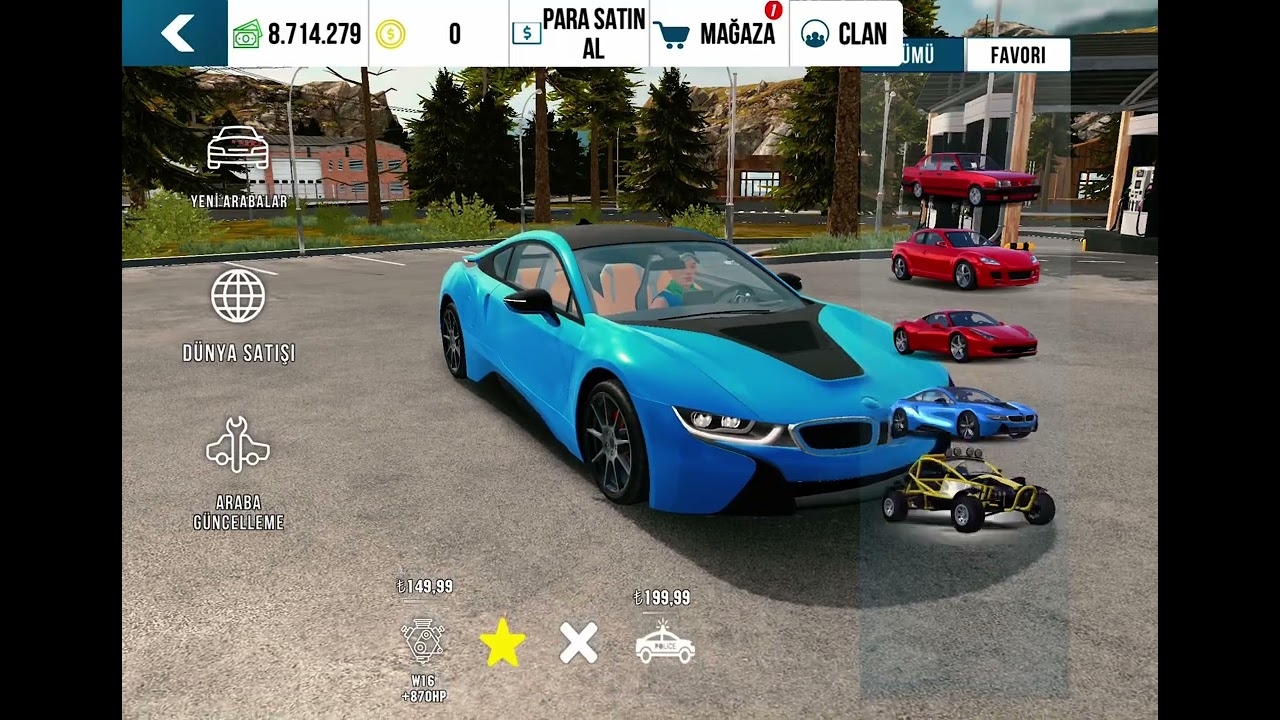Select the yellow buggy in car list
This screenshot has width=1280, height=720.
pos(967,489)
